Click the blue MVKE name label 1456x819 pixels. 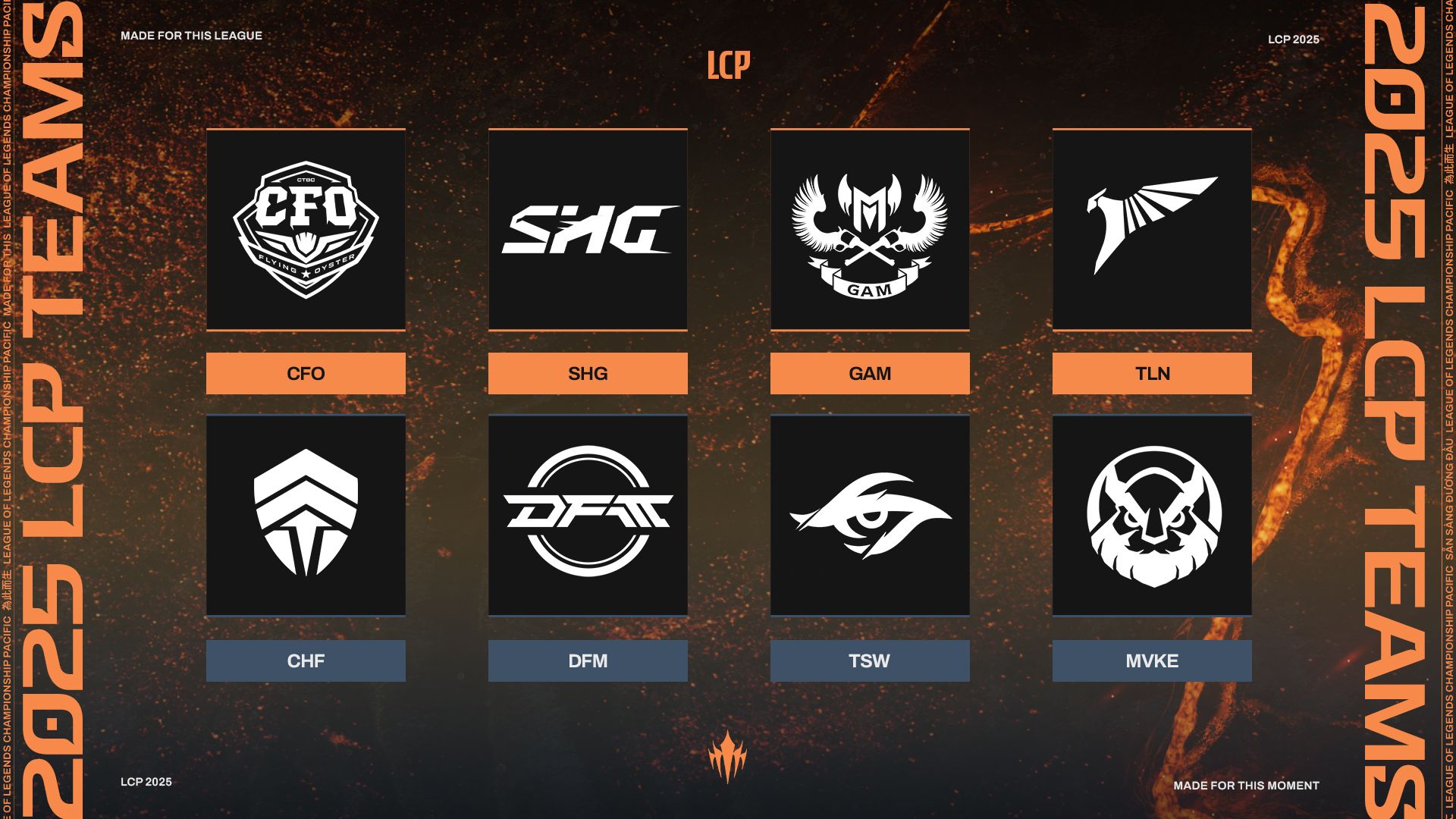[x=1152, y=661]
